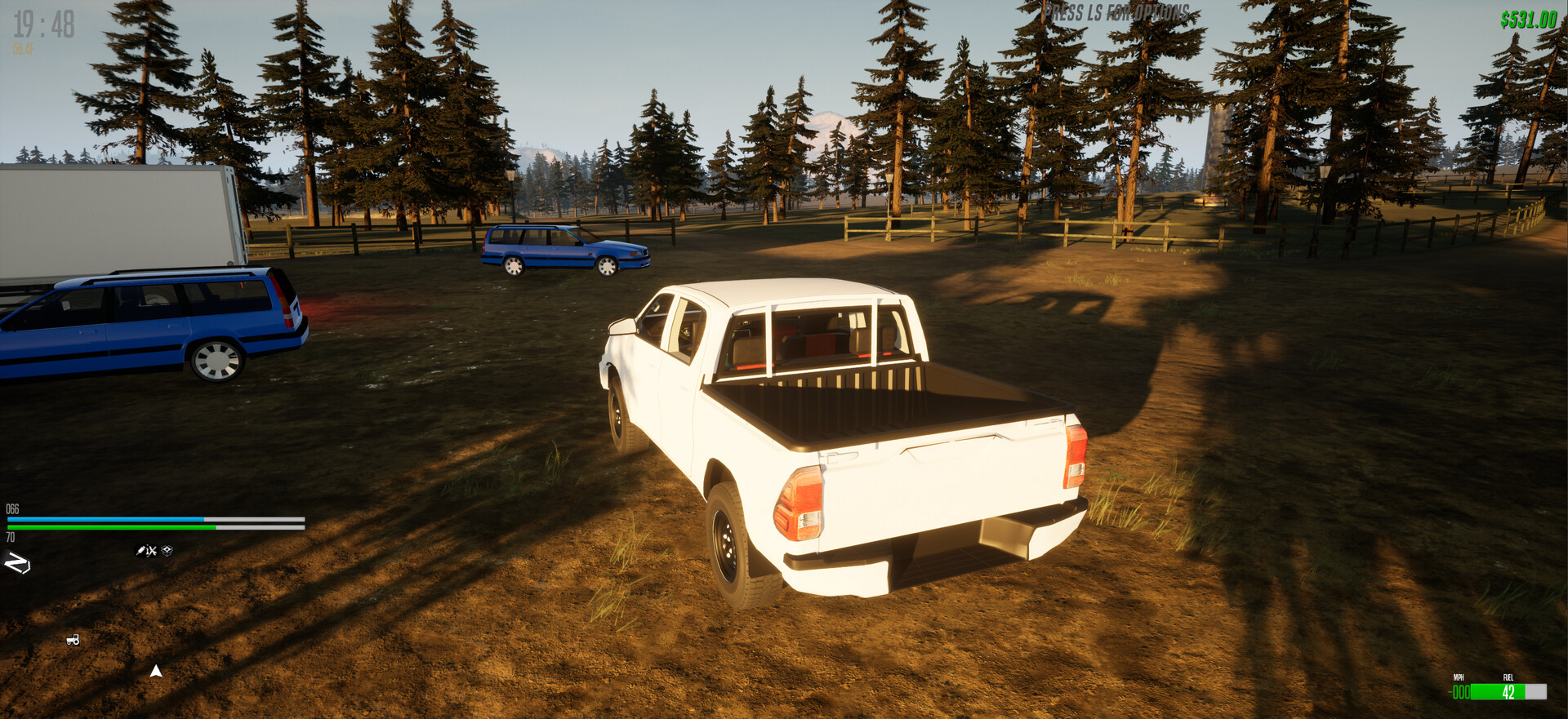
Task: Select the syringe repair icon
Action: tap(140, 551)
